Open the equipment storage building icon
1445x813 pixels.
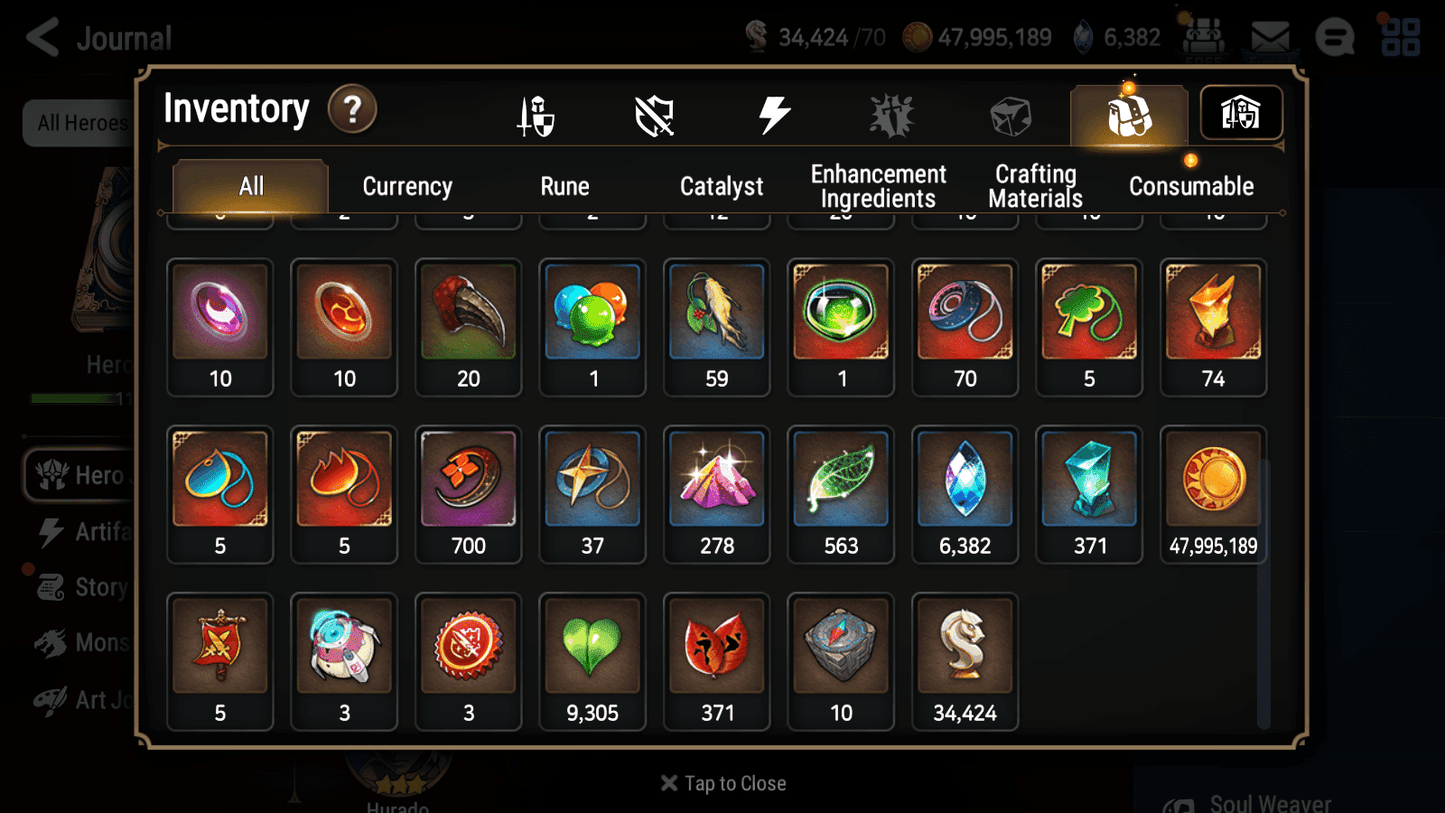[x=1240, y=113]
